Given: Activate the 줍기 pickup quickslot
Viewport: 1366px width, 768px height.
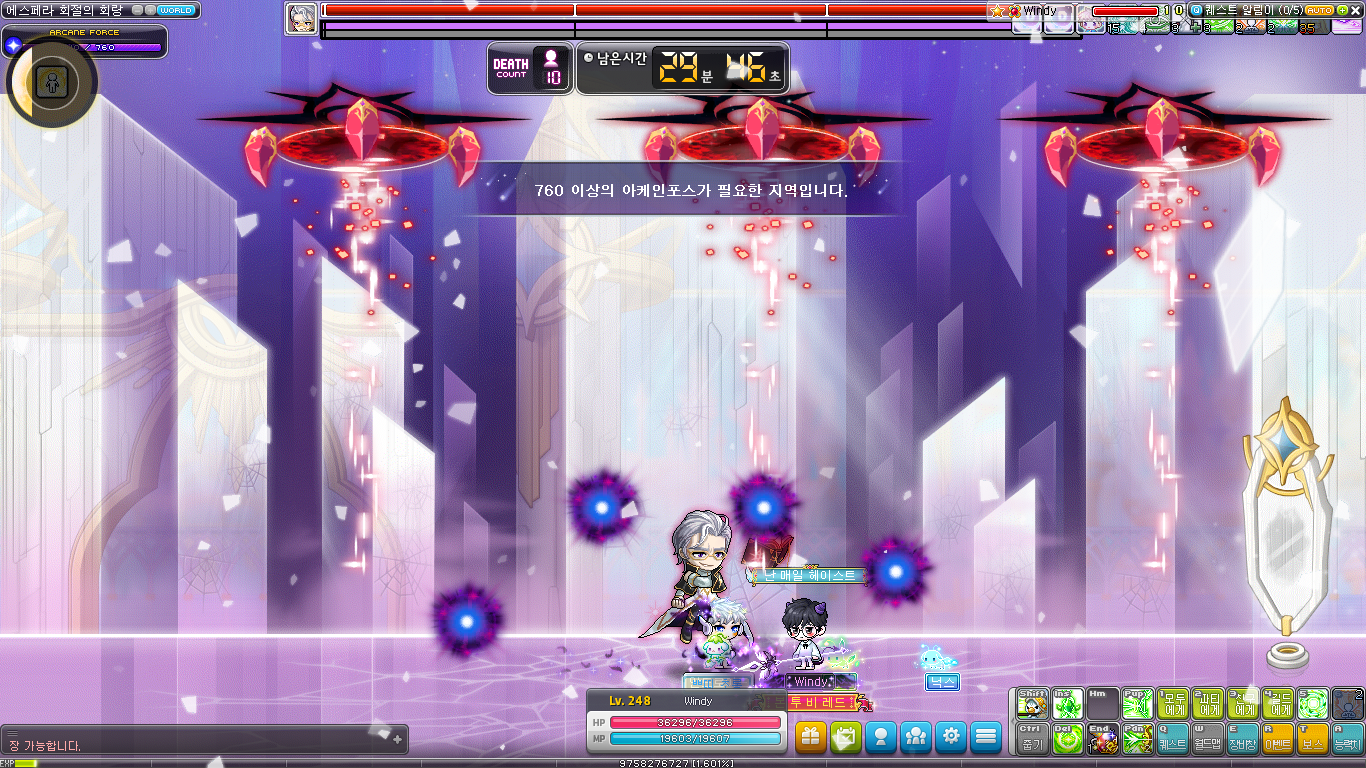Looking at the screenshot, I should pos(1034,737).
